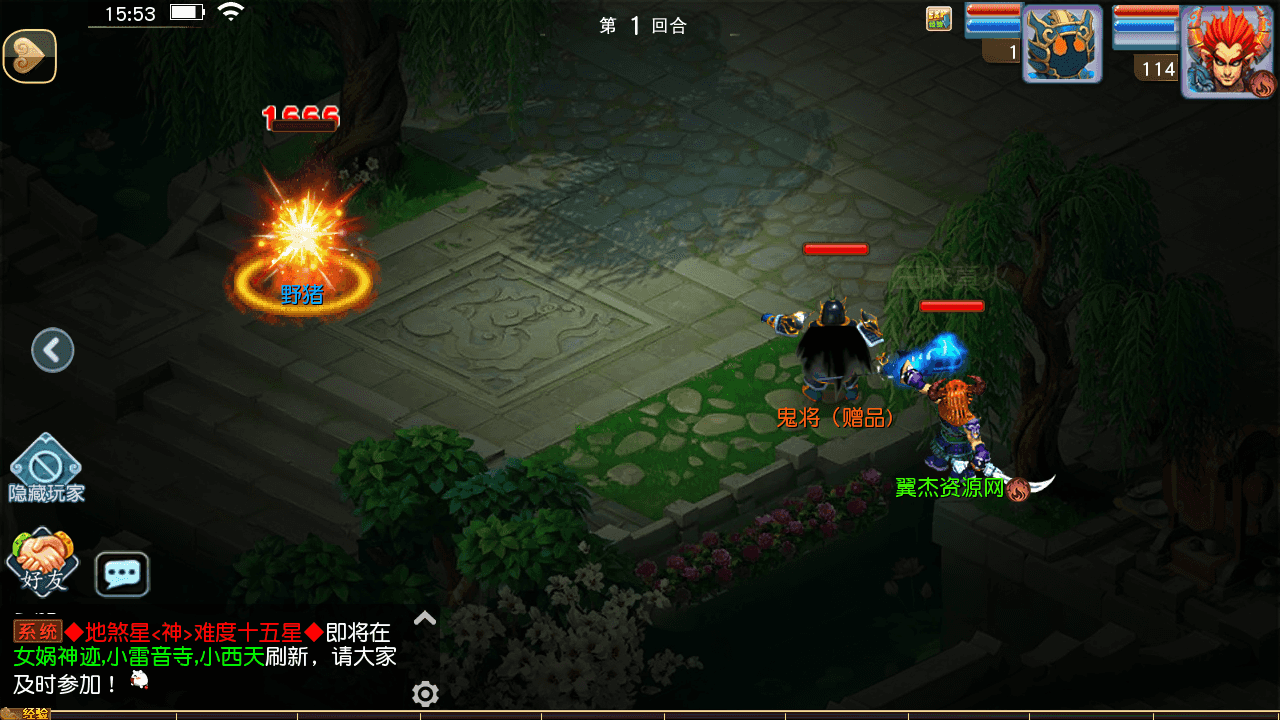The width and height of the screenshot is (1280, 720).
Task: Collapse the side panel with the left-arrow button
Action: point(53,350)
